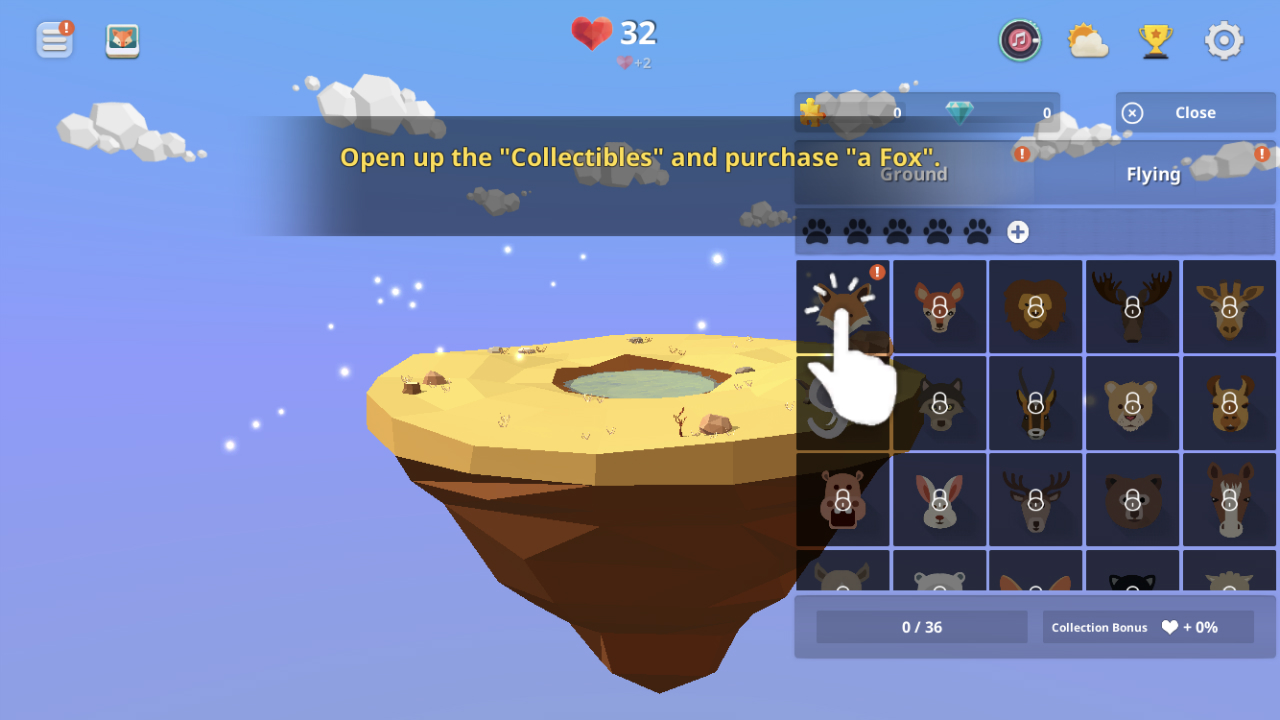Open the hamburger menu icon
This screenshot has height=720, width=1280.
coord(55,40)
